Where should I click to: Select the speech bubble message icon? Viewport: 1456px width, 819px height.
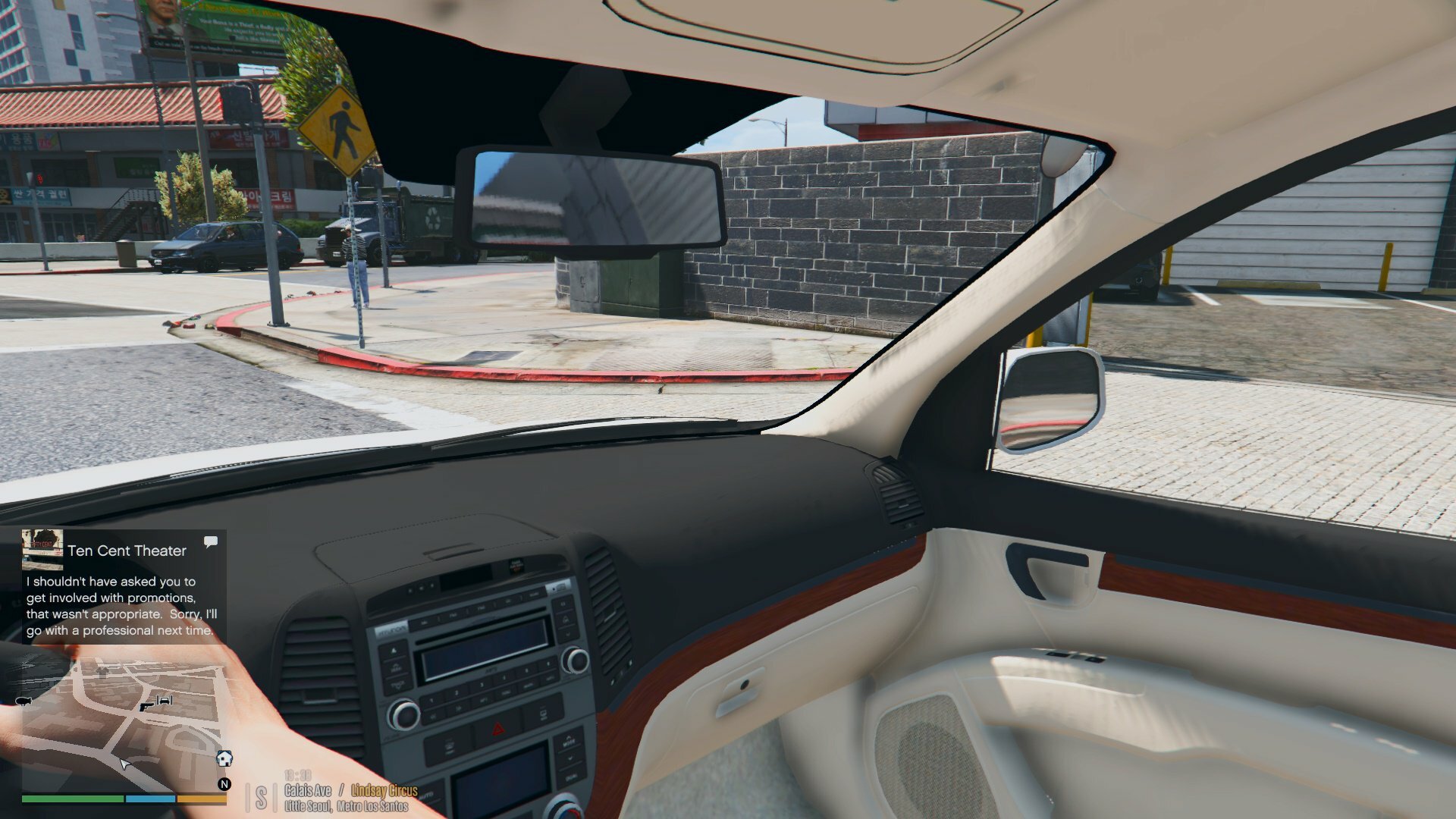tap(211, 541)
